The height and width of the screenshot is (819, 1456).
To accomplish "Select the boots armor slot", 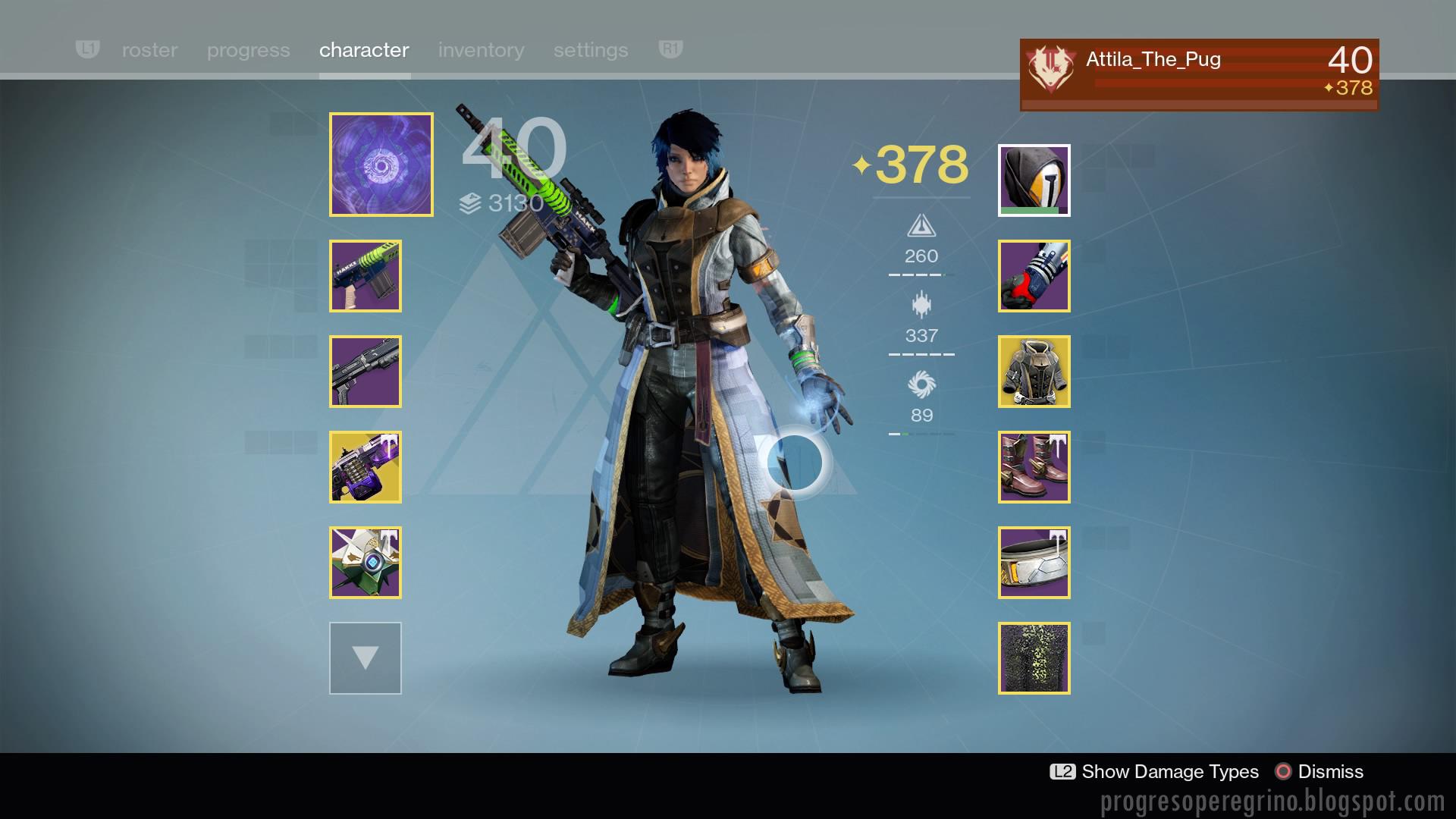I will point(1034,467).
